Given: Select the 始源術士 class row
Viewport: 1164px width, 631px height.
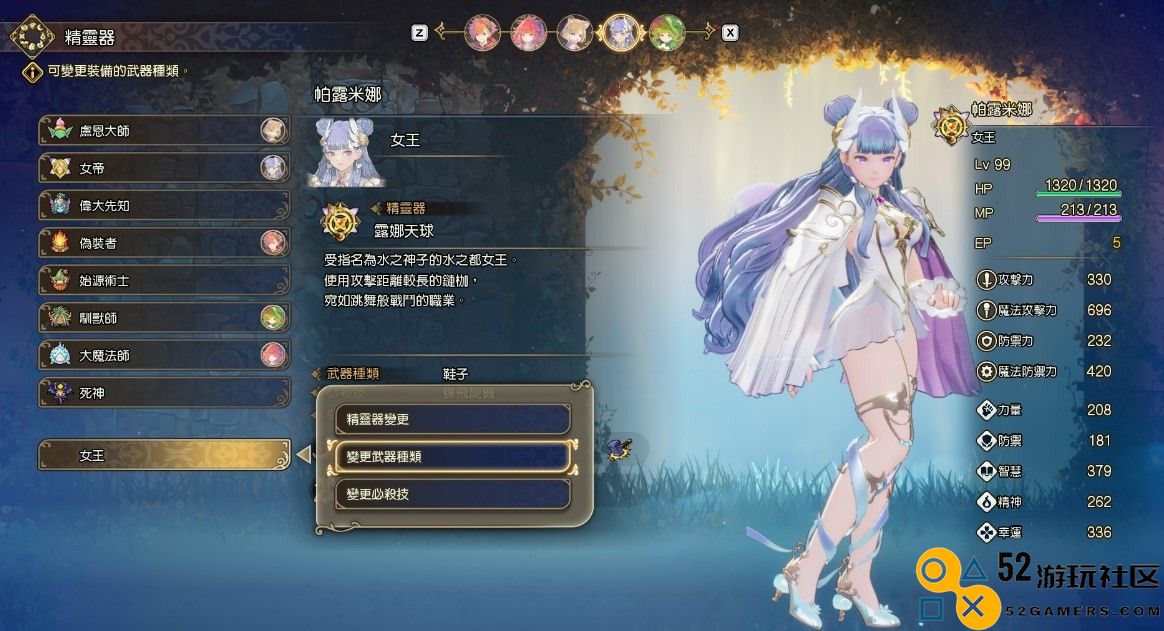Looking at the screenshot, I should [164, 281].
